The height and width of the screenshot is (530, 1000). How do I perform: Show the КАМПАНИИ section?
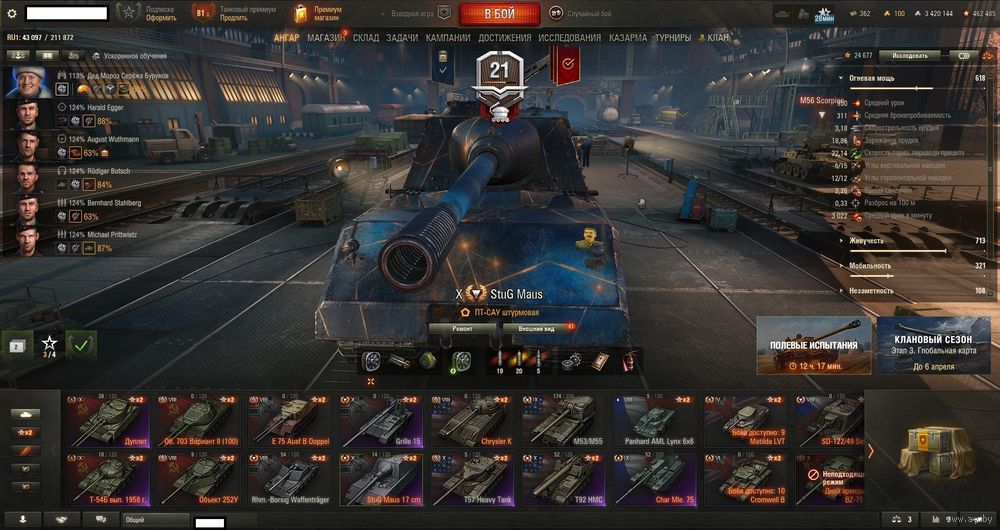point(449,38)
